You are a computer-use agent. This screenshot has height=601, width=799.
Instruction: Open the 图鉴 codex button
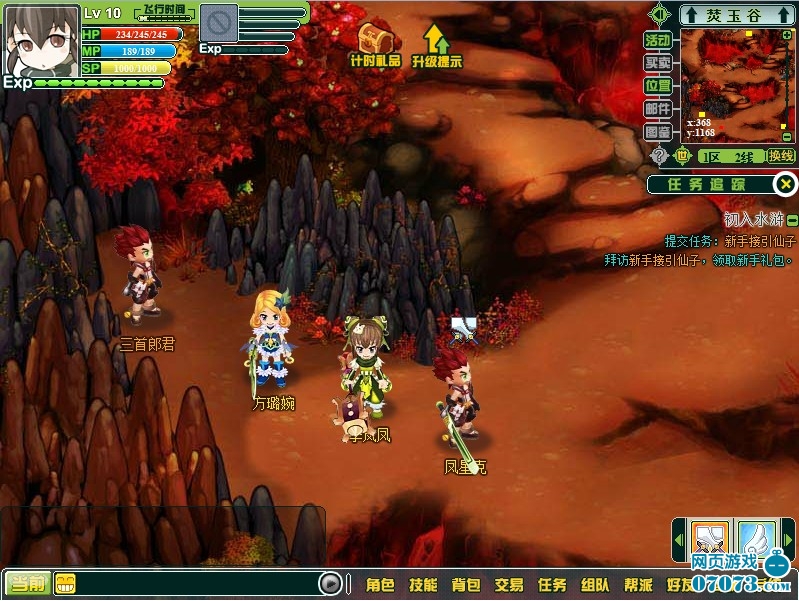[x=657, y=132]
